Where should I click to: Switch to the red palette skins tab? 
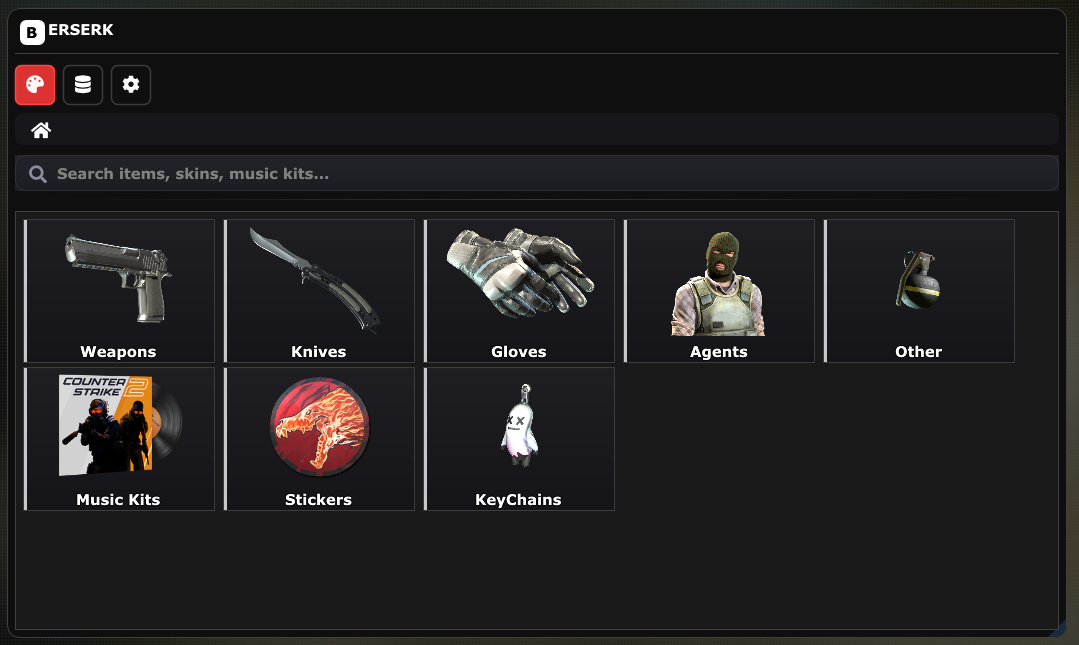click(35, 85)
